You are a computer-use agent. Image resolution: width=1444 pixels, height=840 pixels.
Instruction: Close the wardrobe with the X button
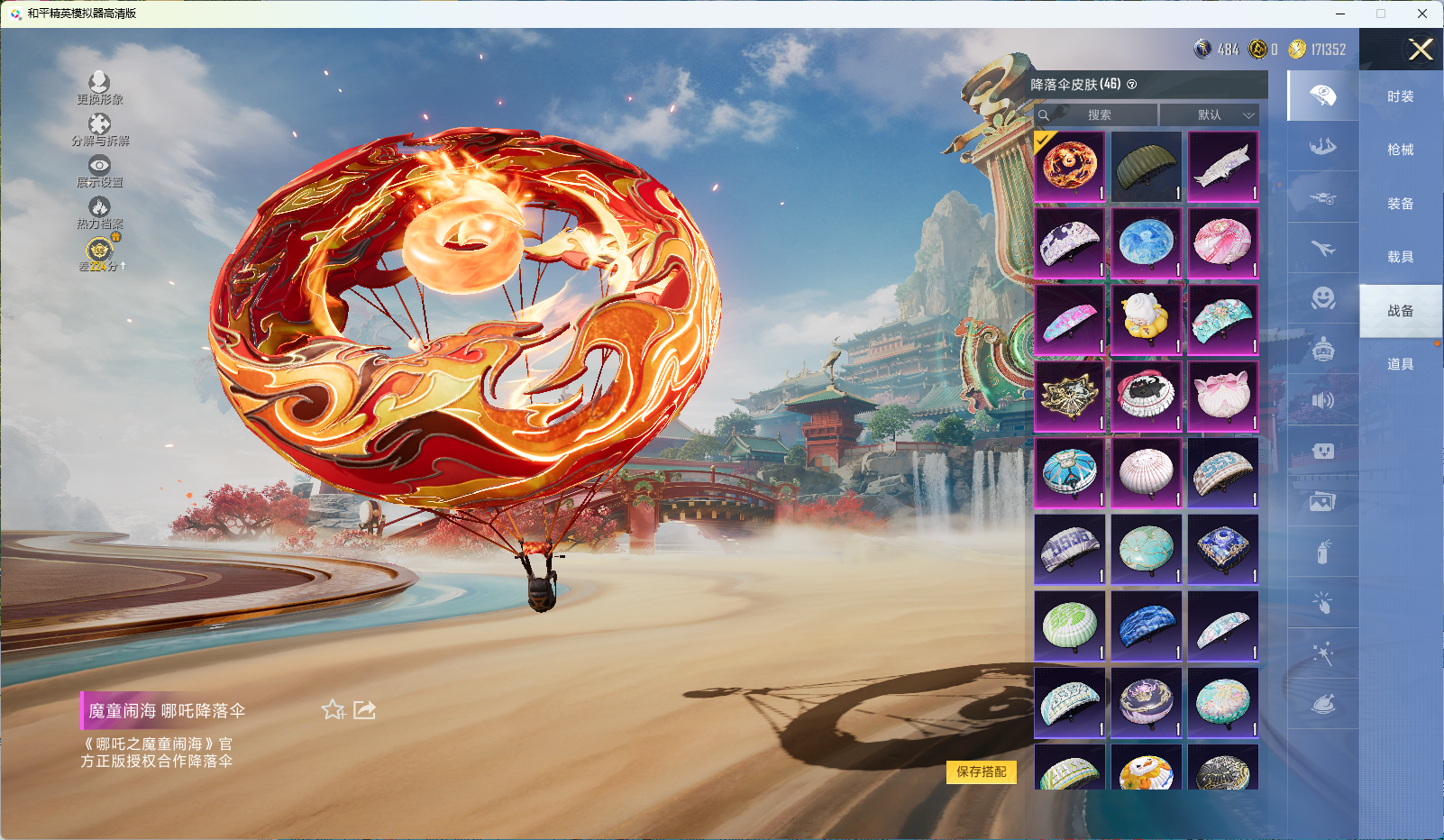(1421, 50)
